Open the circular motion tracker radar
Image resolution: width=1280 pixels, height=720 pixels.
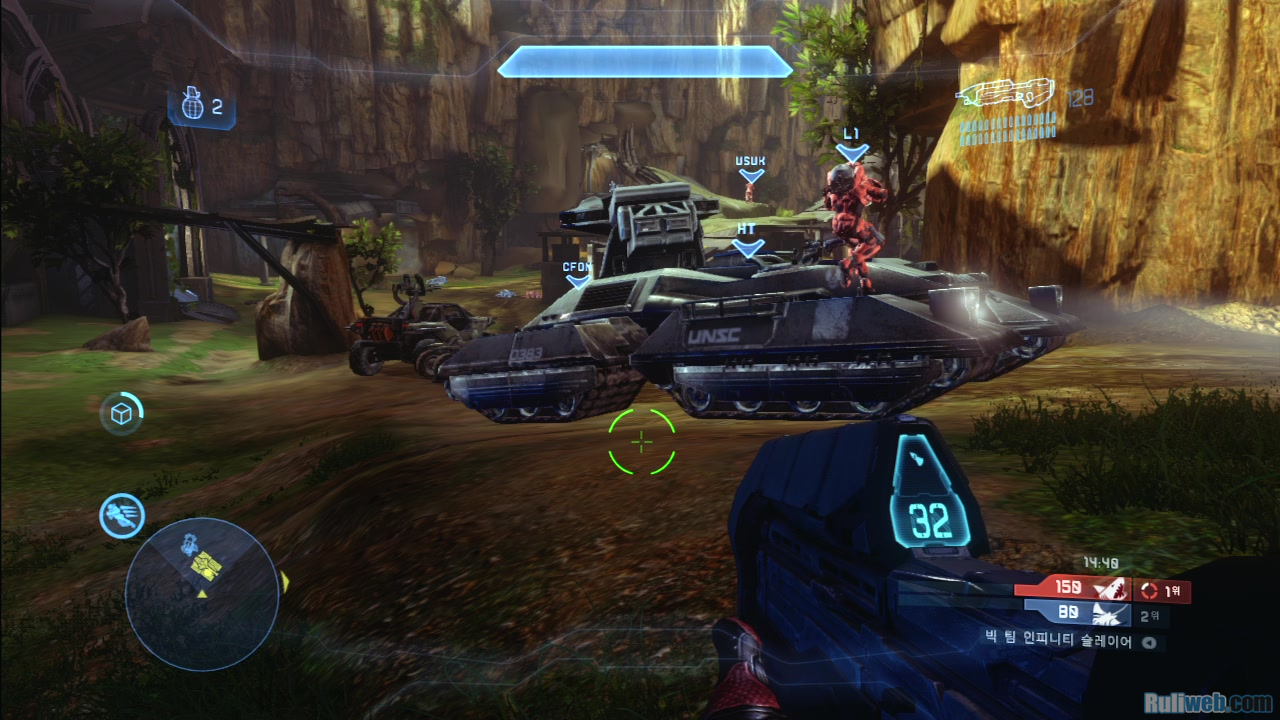[x=202, y=593]
